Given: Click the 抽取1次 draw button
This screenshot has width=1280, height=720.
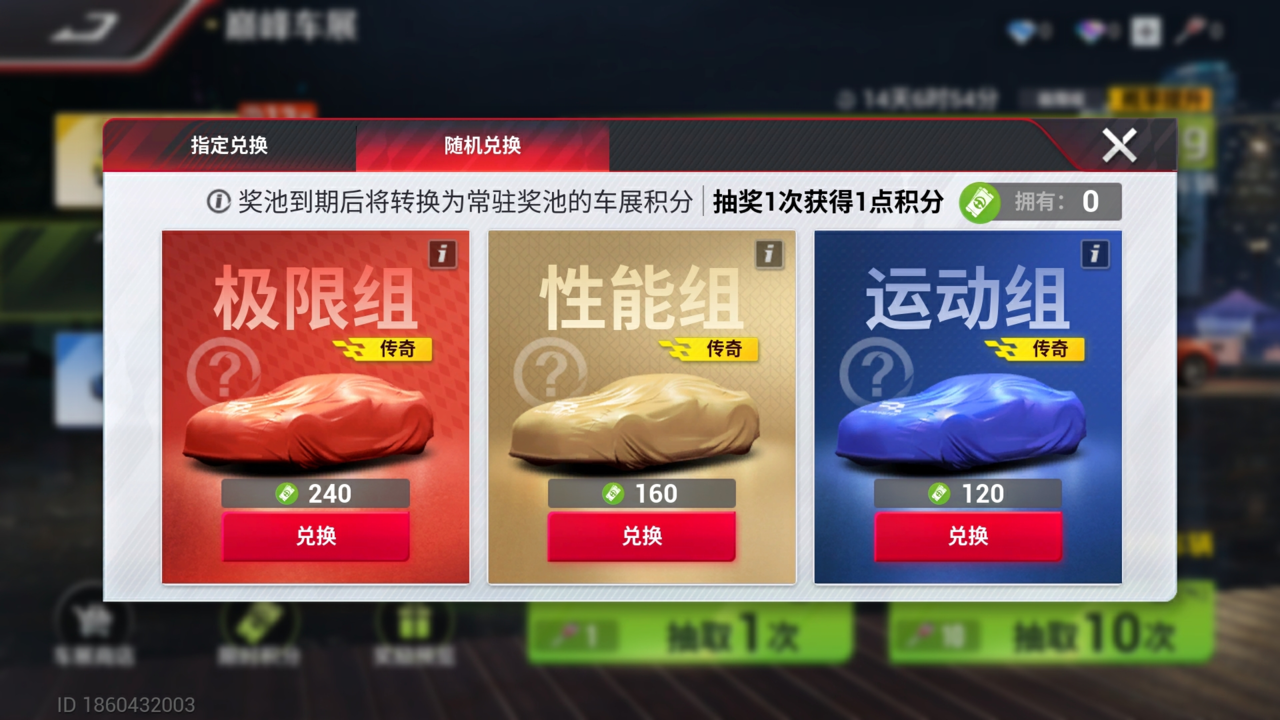Looking at the screenshot, I should point(690,637).
